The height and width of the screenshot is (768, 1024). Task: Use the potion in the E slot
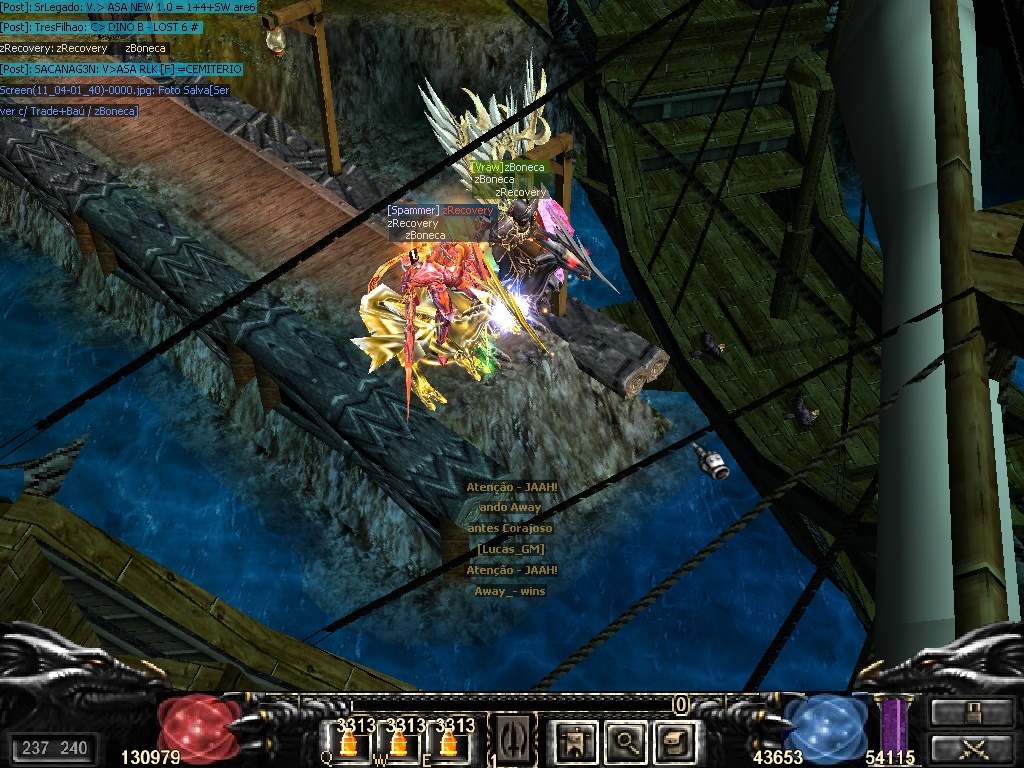448,742
